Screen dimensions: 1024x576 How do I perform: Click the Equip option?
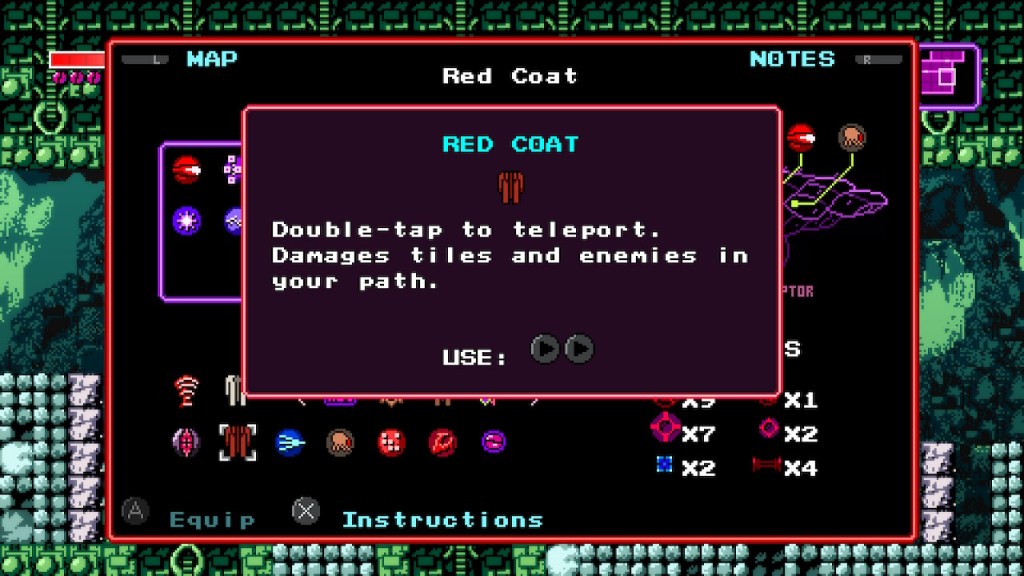[x=212, y=520]
